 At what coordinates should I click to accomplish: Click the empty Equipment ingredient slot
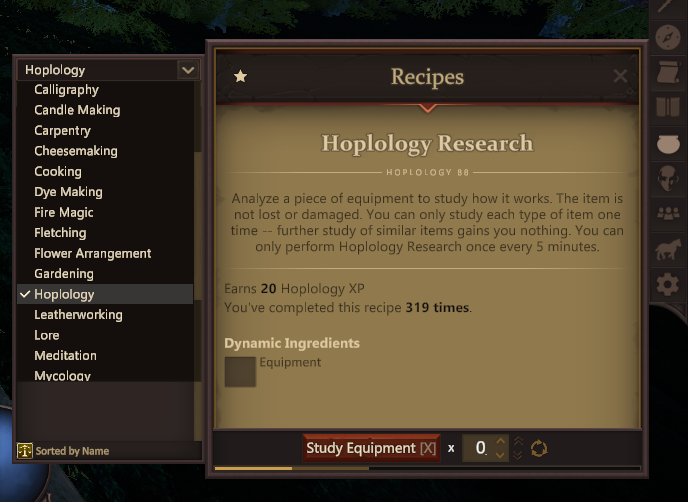pos(240,371)
